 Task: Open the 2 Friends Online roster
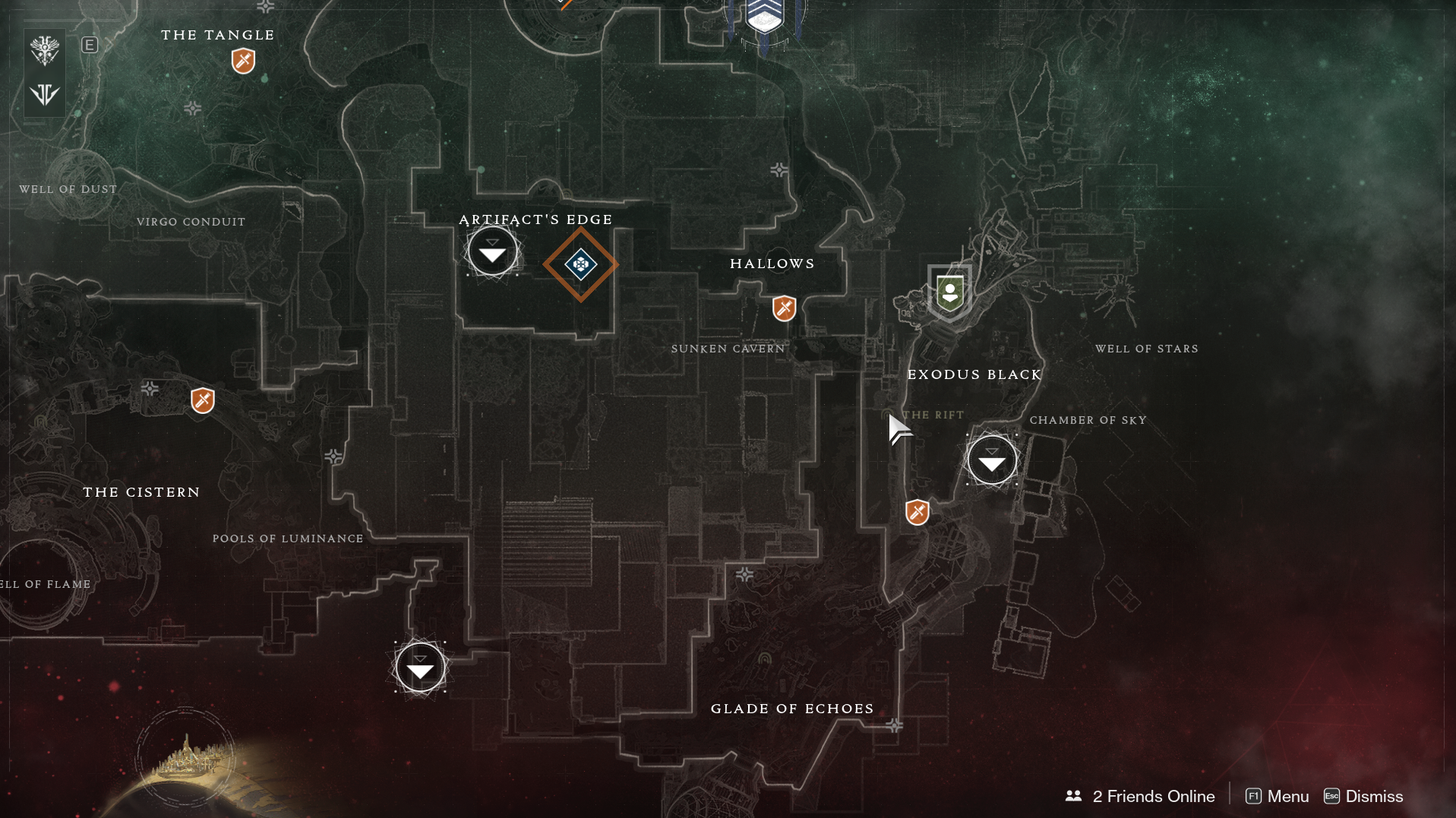(1140, 796)
